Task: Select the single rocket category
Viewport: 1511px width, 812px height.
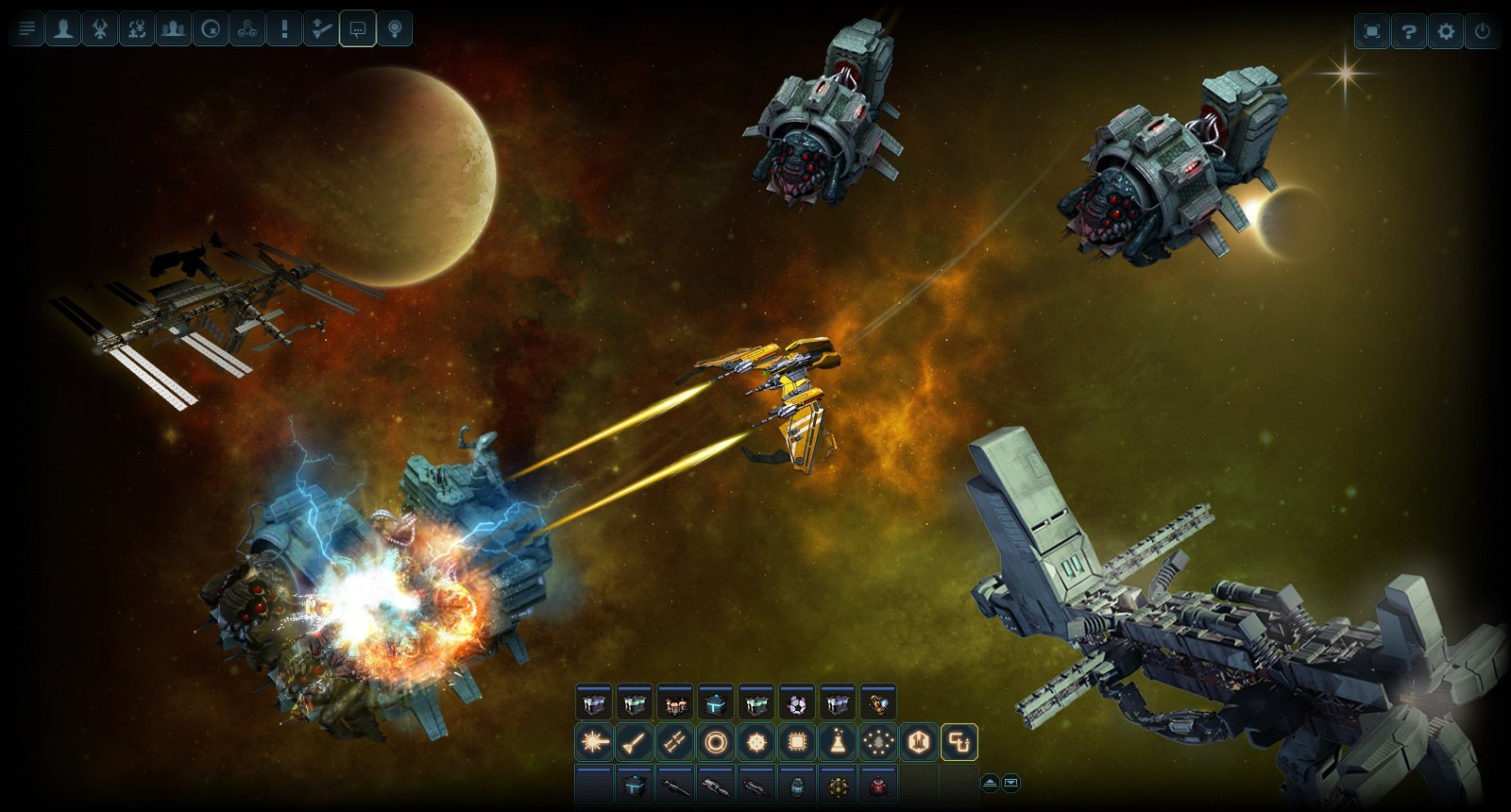Action: (634, 743)
